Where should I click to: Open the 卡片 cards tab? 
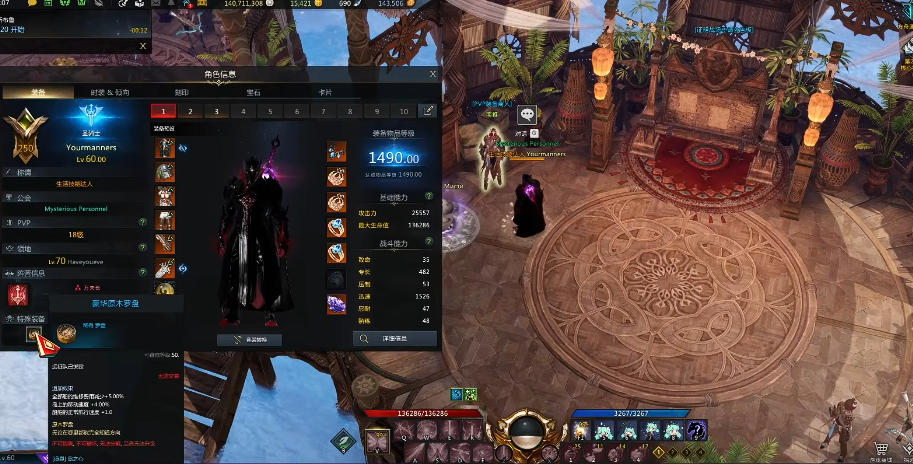[325, 92]
